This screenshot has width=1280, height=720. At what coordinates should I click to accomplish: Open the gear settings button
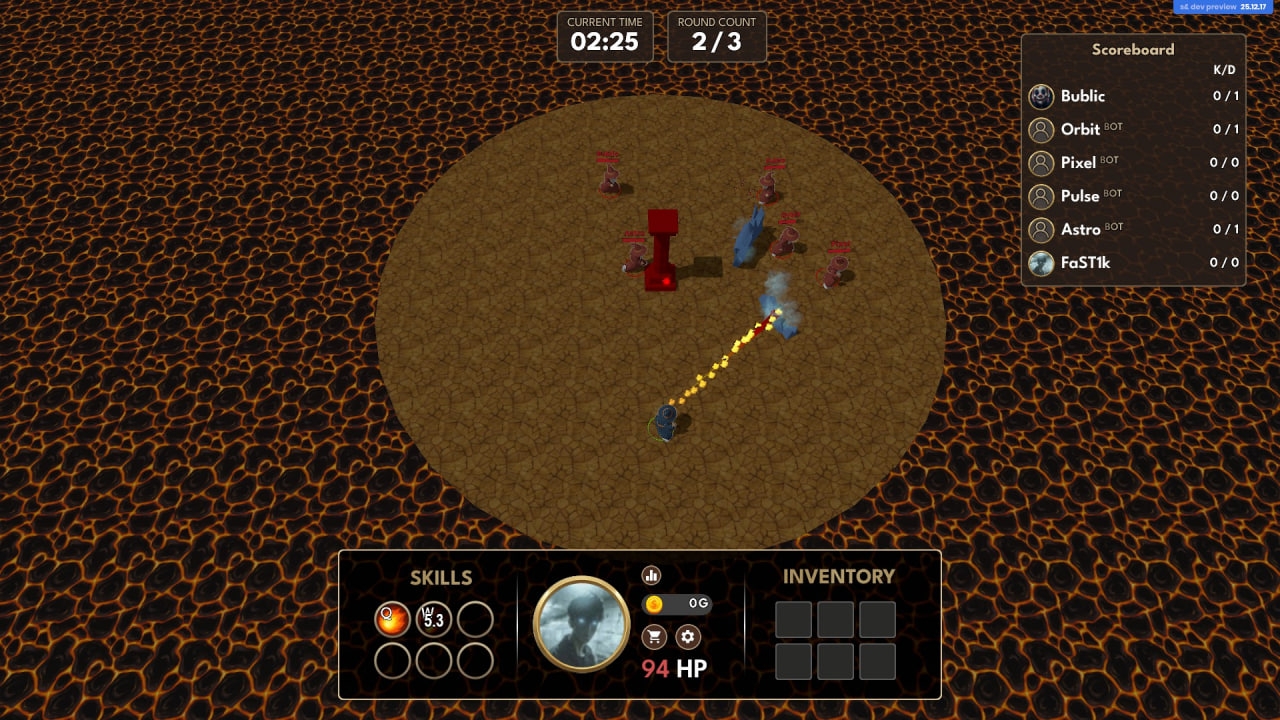[687, 636]
